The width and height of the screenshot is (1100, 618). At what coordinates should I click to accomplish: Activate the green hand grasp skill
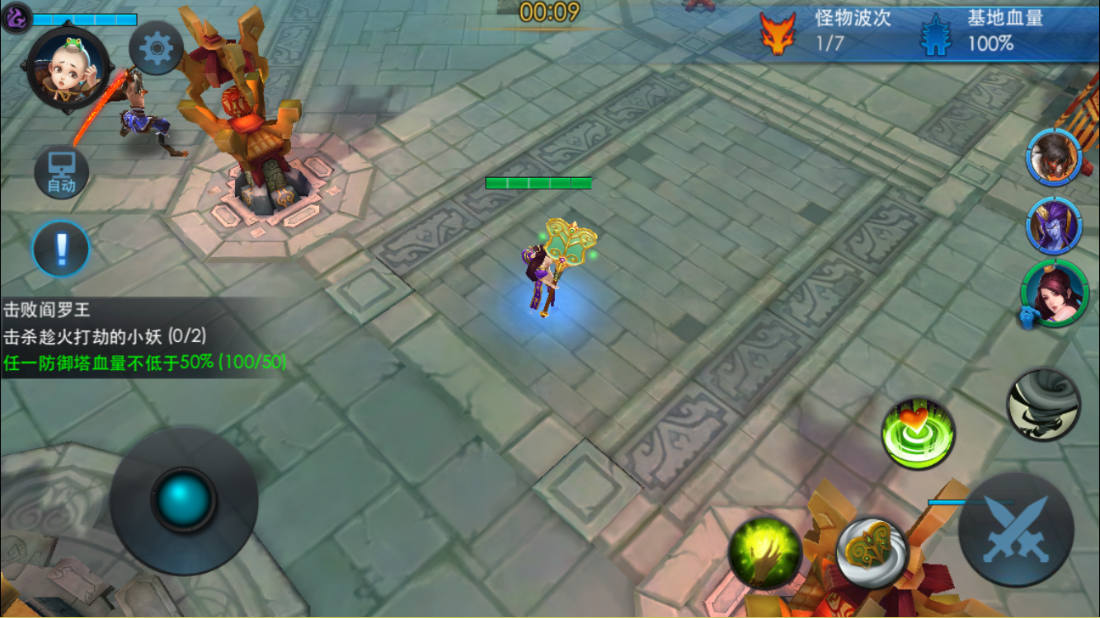765,552
